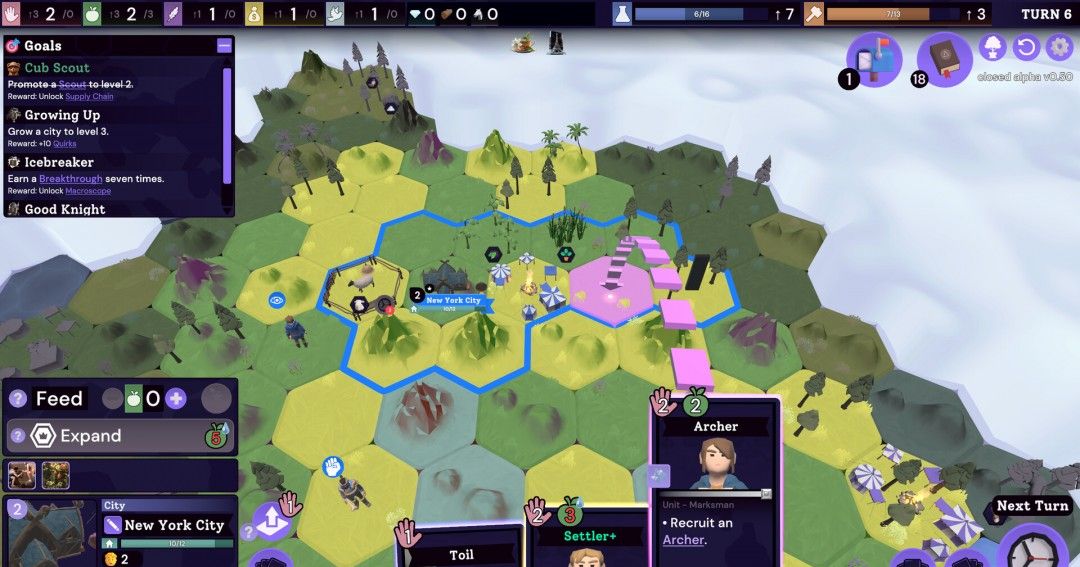The width and height of the screenshot is (1080, 567).
Task: Open the settings gear
Action: 1058,47
